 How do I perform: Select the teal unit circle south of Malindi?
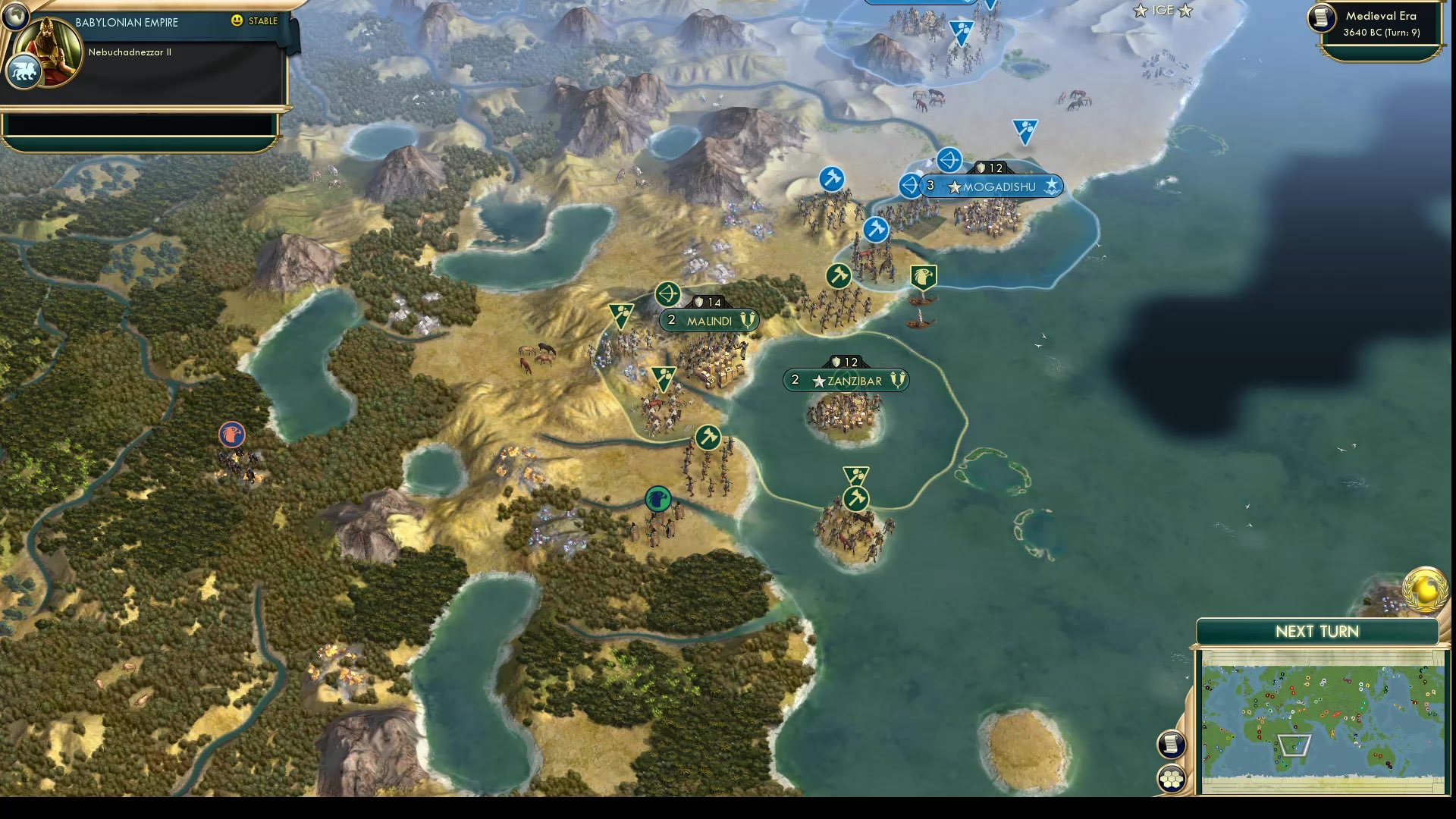[657, 497]
